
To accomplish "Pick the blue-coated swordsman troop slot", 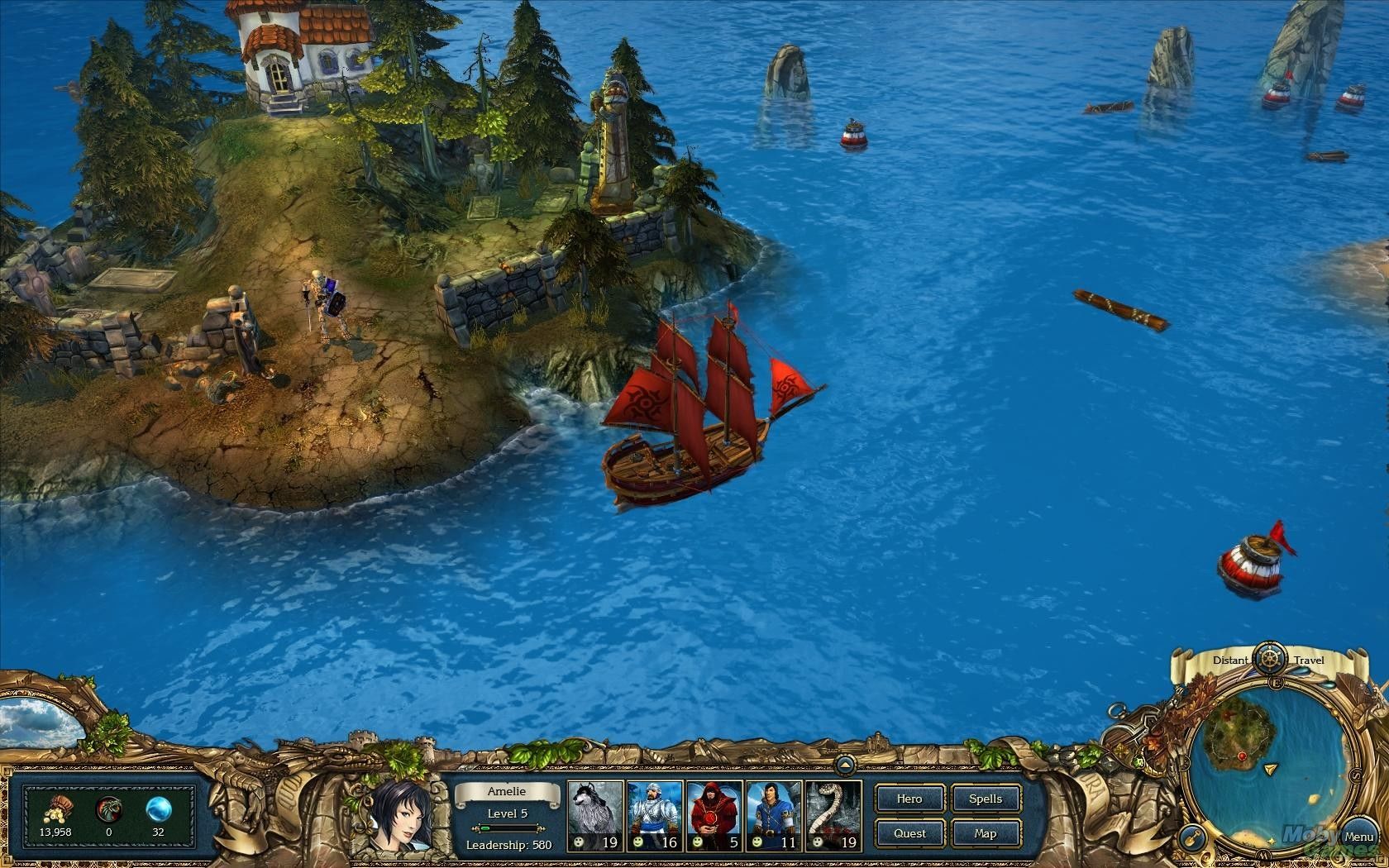I will coord(775,816).
